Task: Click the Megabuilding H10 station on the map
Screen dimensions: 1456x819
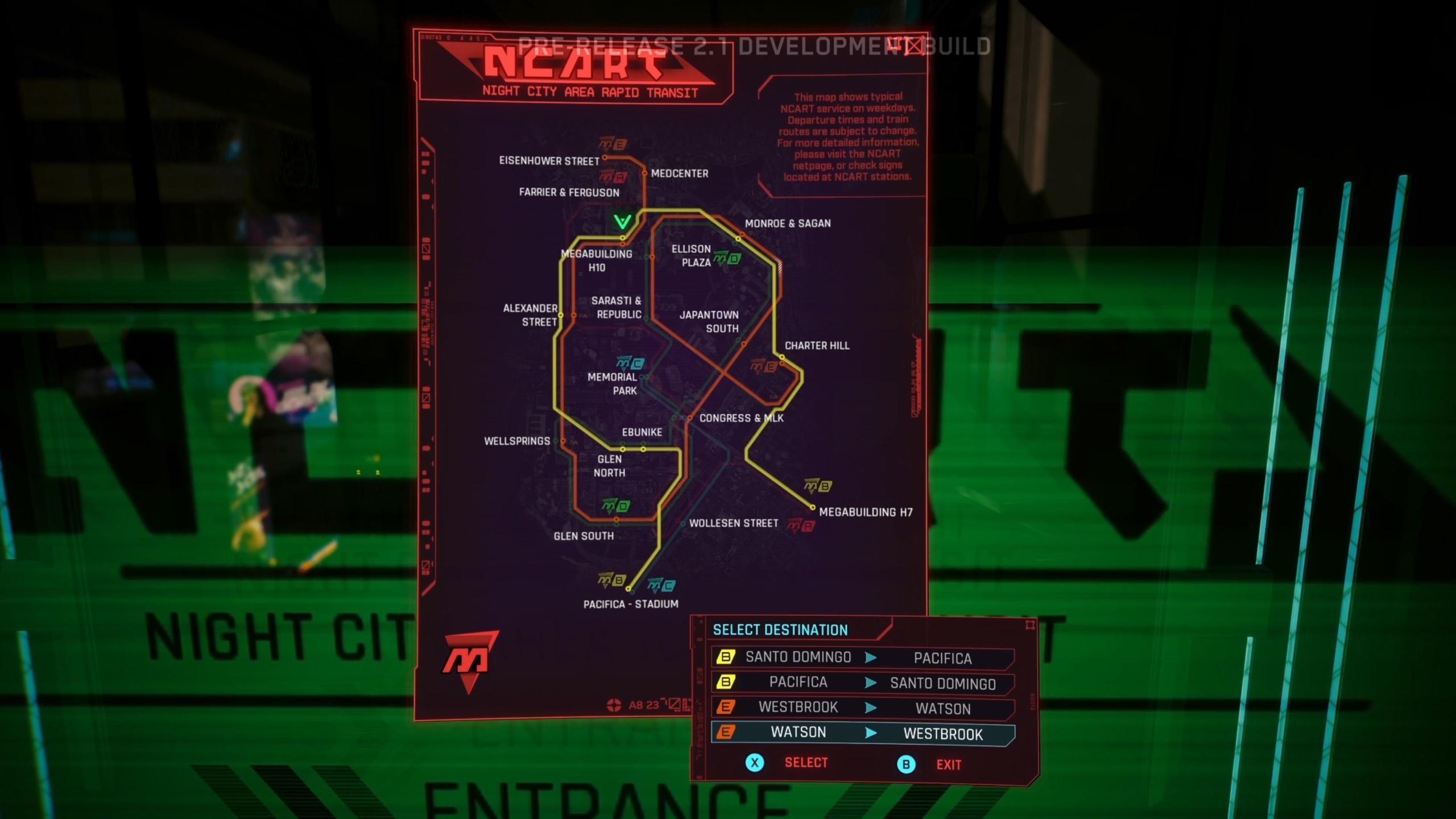Action: (x=623, y=238)
